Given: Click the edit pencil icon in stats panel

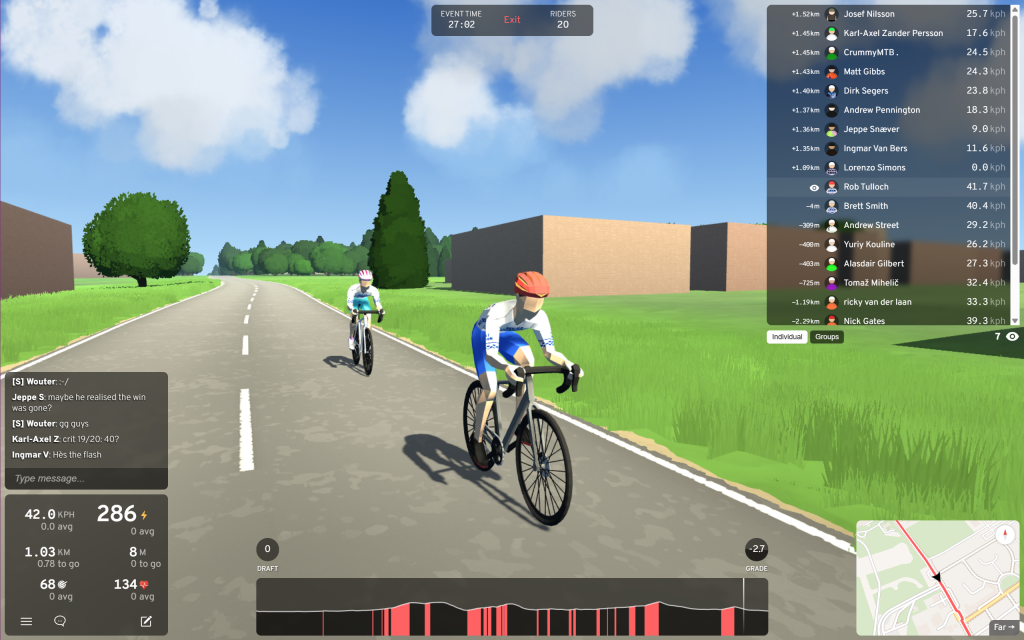Looking at the screenshot, I should [146, 621].
